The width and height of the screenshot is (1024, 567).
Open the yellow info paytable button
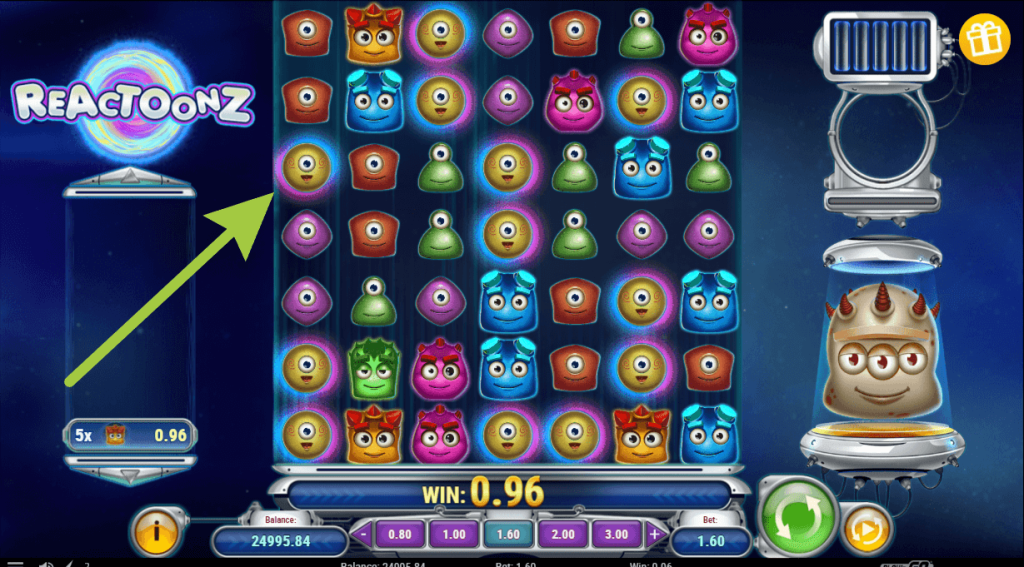tap(155, 530)
